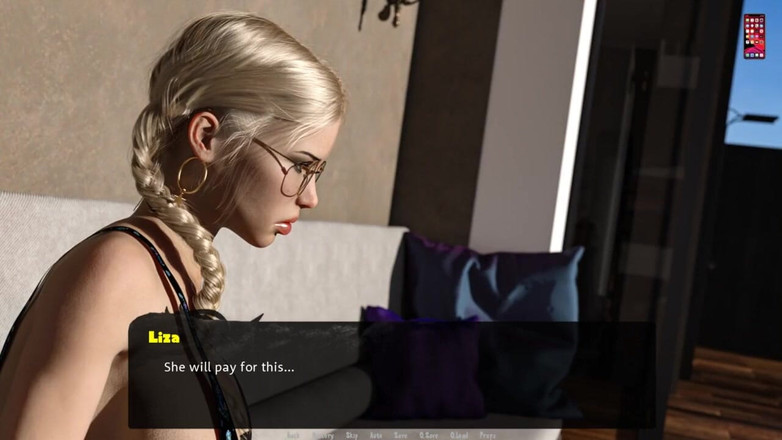Open the Save menu

point(400,435)
